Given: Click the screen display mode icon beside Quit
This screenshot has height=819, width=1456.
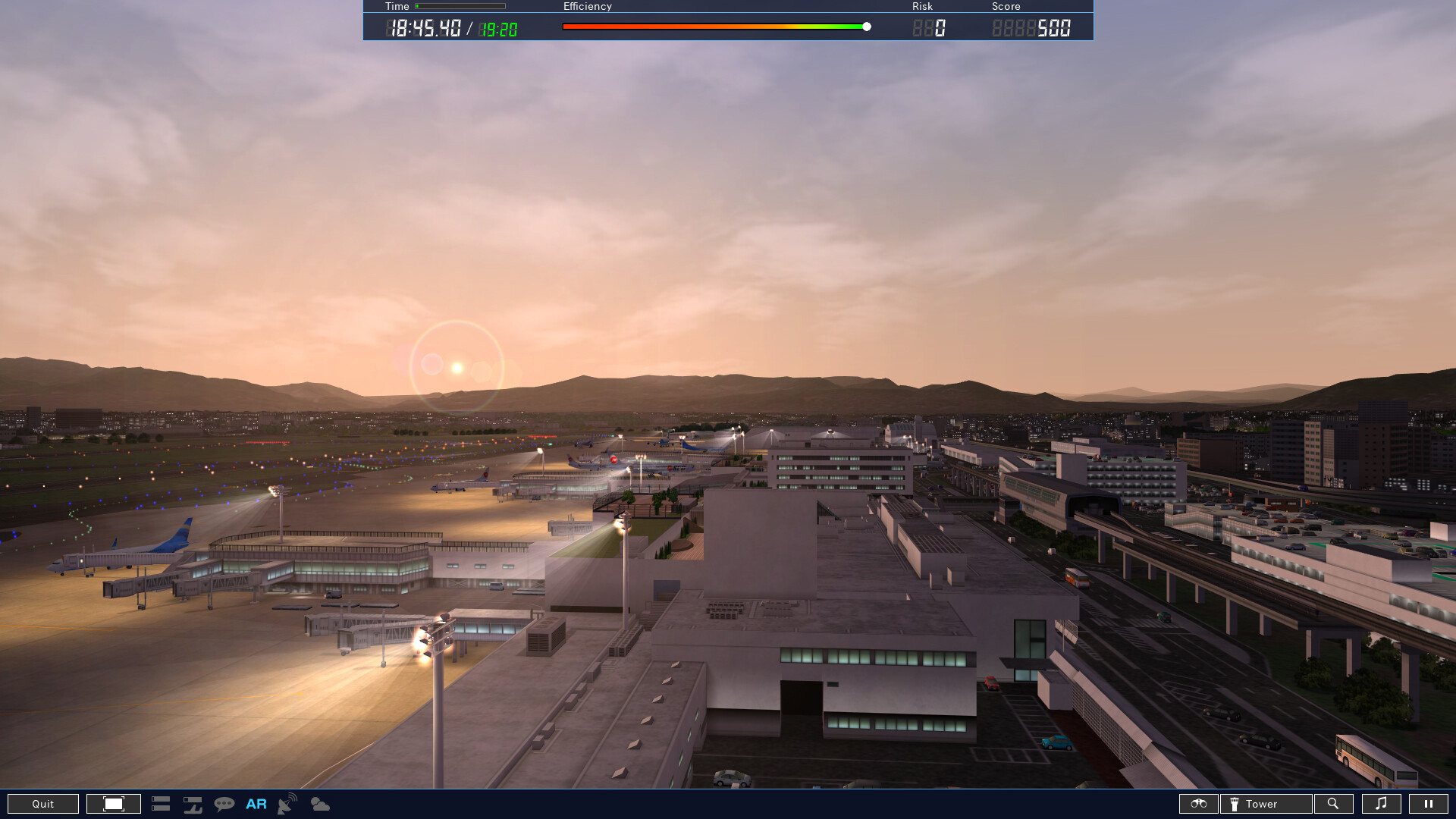Looking at the screenshot, I should [113, 804].
